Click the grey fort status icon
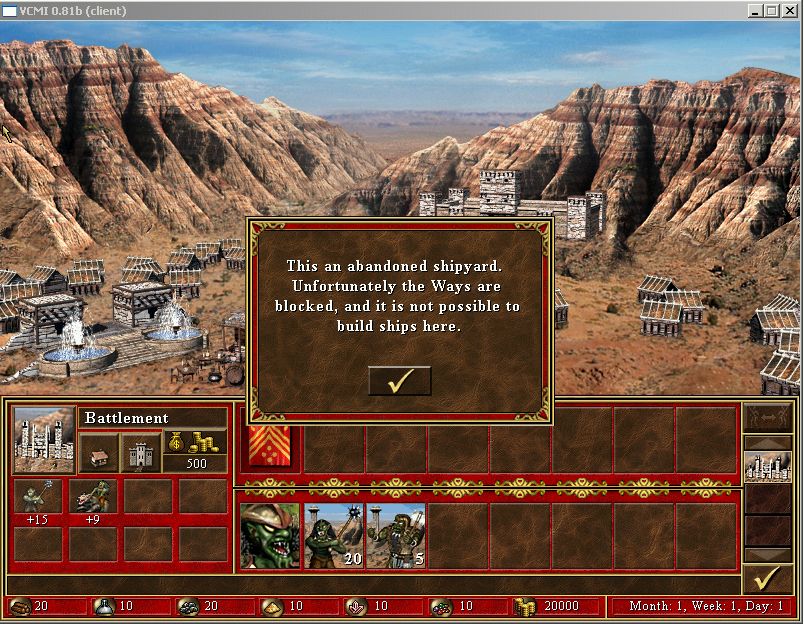The width and height of the screenshot is (804, 624). [140, 453]
